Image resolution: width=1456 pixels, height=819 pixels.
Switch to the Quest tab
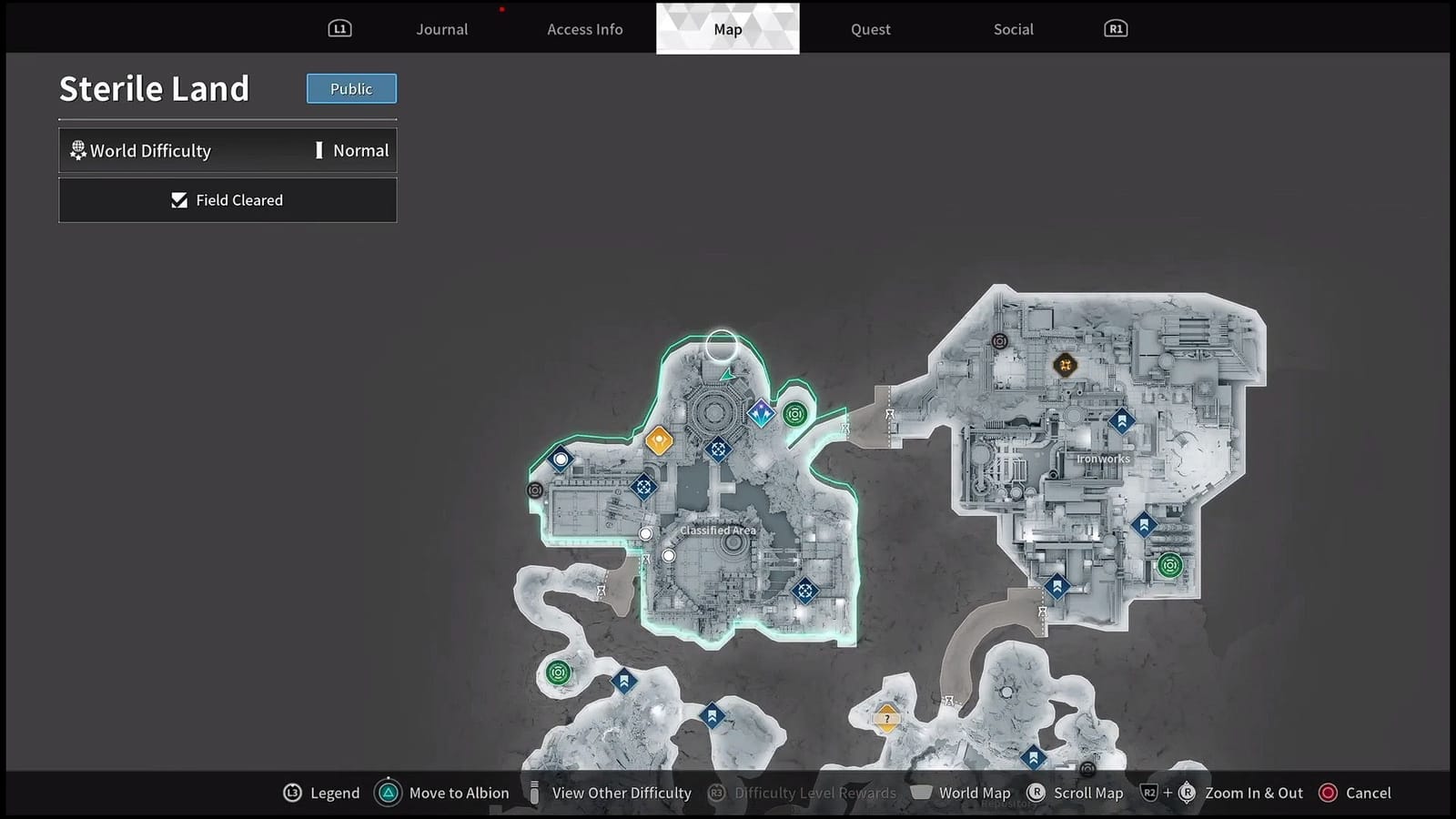pos(869,28)
